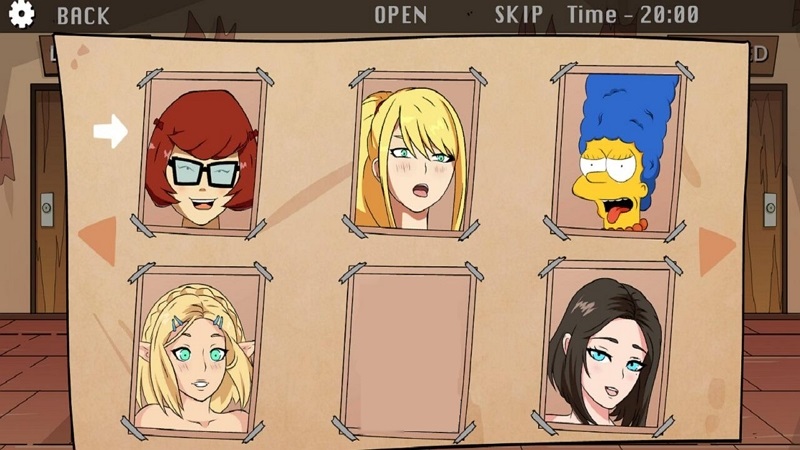Screen dimensions: 800x450
Task: Select the red-haired girl with glasses portrait
Action: coord(205,152)
